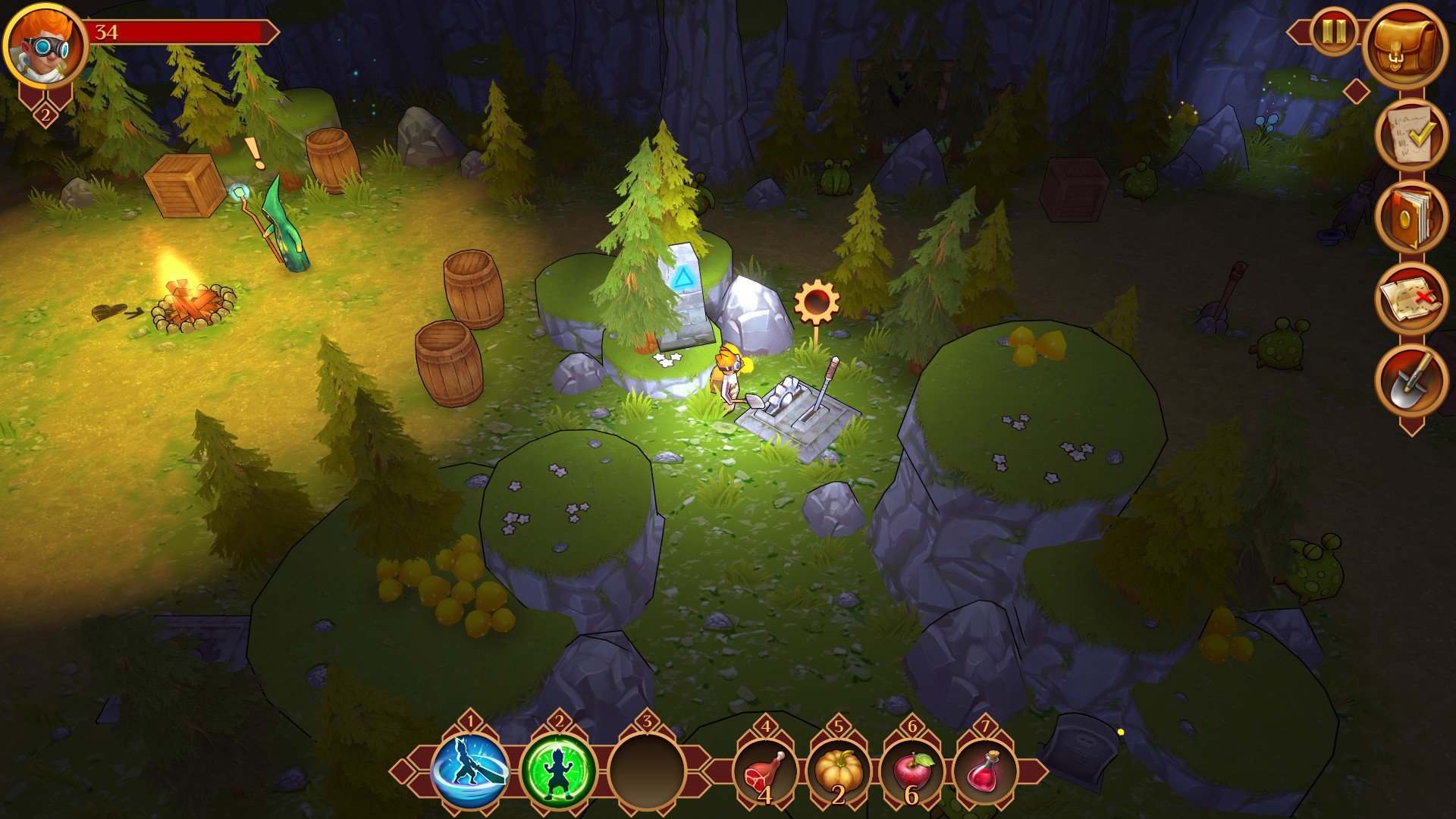Open the orange journal book
This screenshot has width=1456, height=819.
tap(1410, 217)
